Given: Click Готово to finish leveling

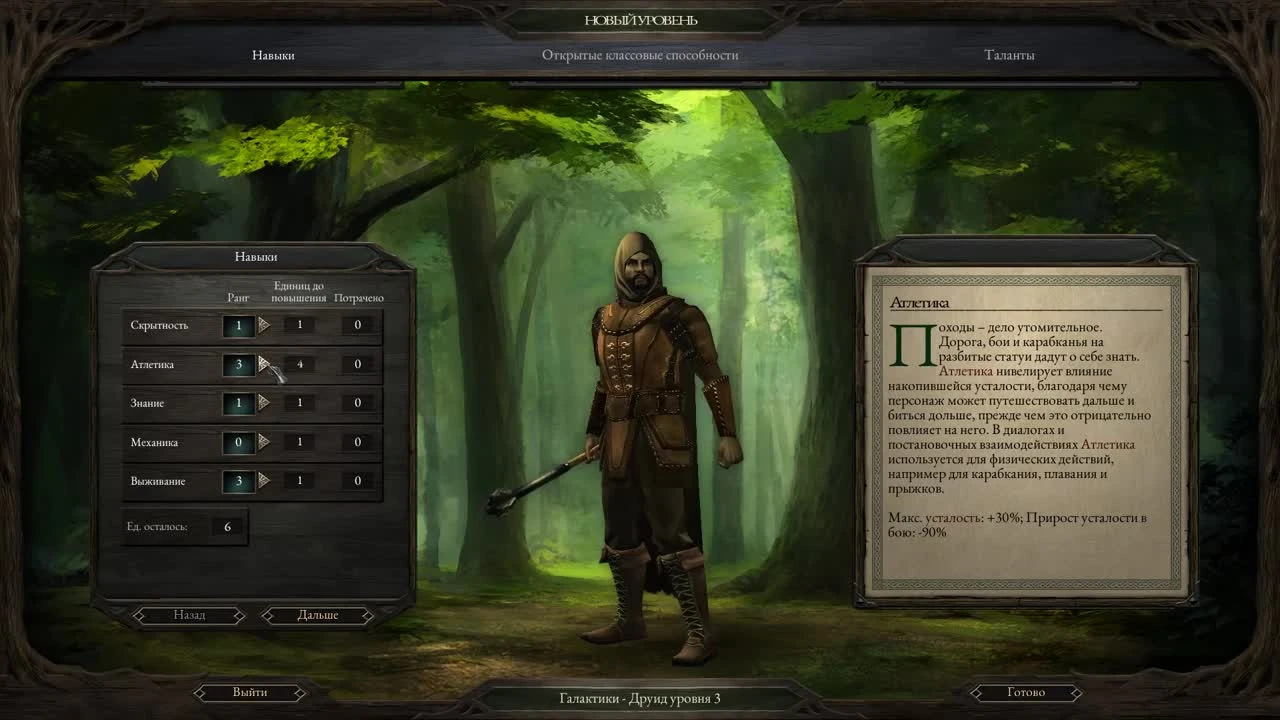Looking at the screenshot, I should [x=1025, y=691].
